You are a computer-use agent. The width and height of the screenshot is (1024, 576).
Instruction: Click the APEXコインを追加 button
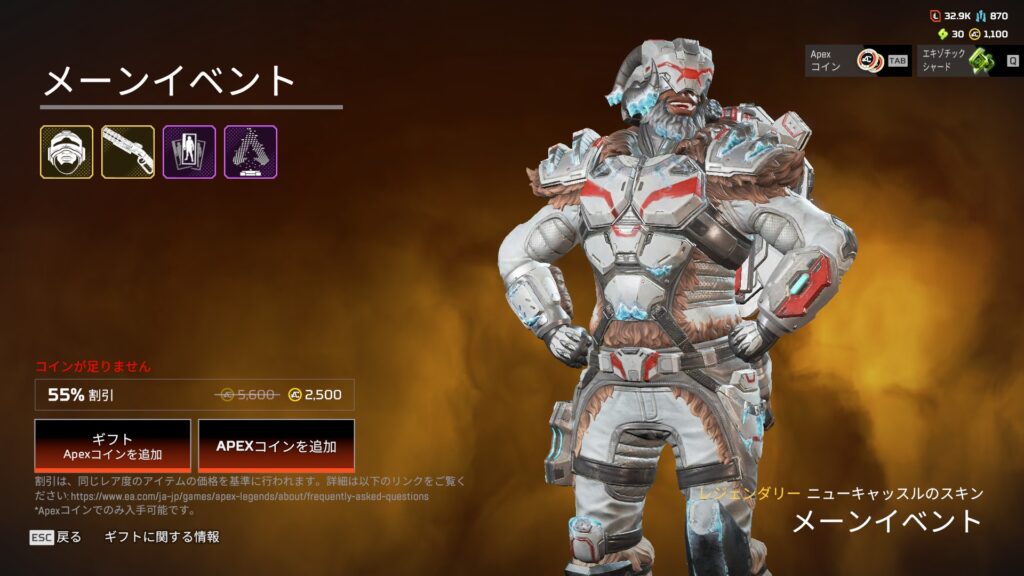[x=276, y=445]
